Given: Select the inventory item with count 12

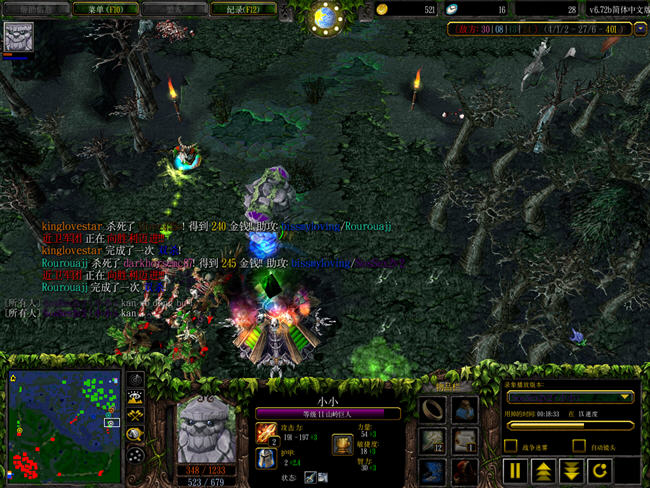Looking at the screenshot, I should tap(432, 439).
